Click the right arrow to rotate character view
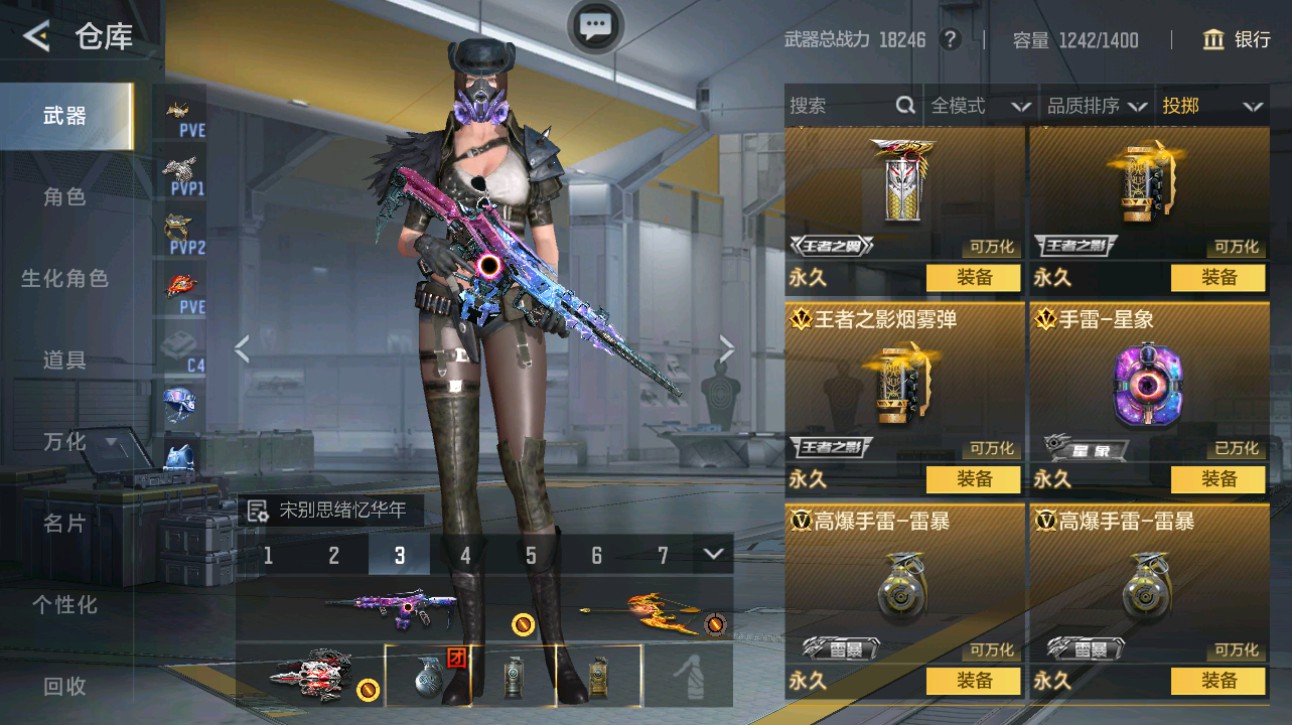The image size is (1292, 725). (x=727, y=348)
